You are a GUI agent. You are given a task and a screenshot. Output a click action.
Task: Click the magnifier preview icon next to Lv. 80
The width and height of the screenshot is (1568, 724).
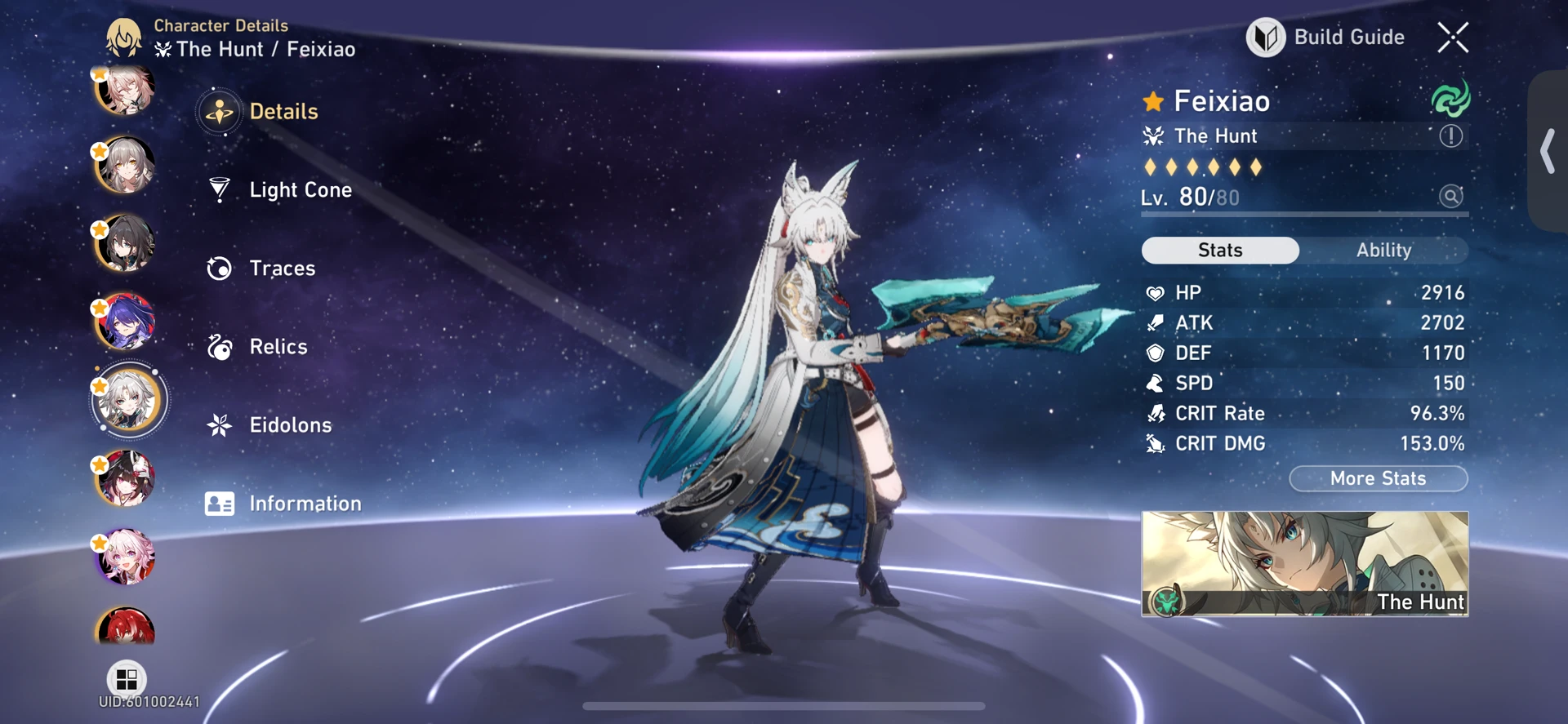1450,197
